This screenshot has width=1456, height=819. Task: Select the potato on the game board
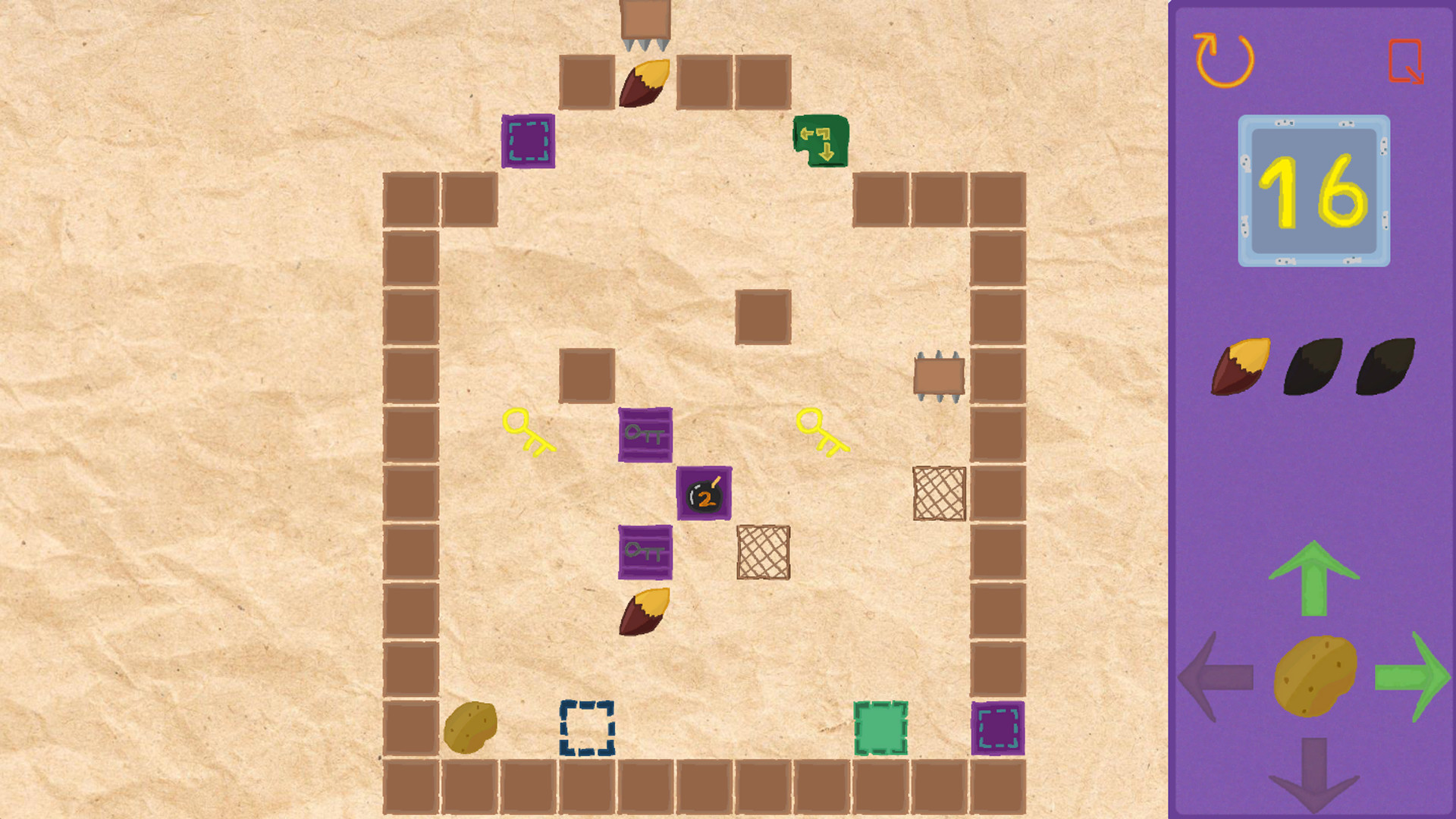[470, 730]
